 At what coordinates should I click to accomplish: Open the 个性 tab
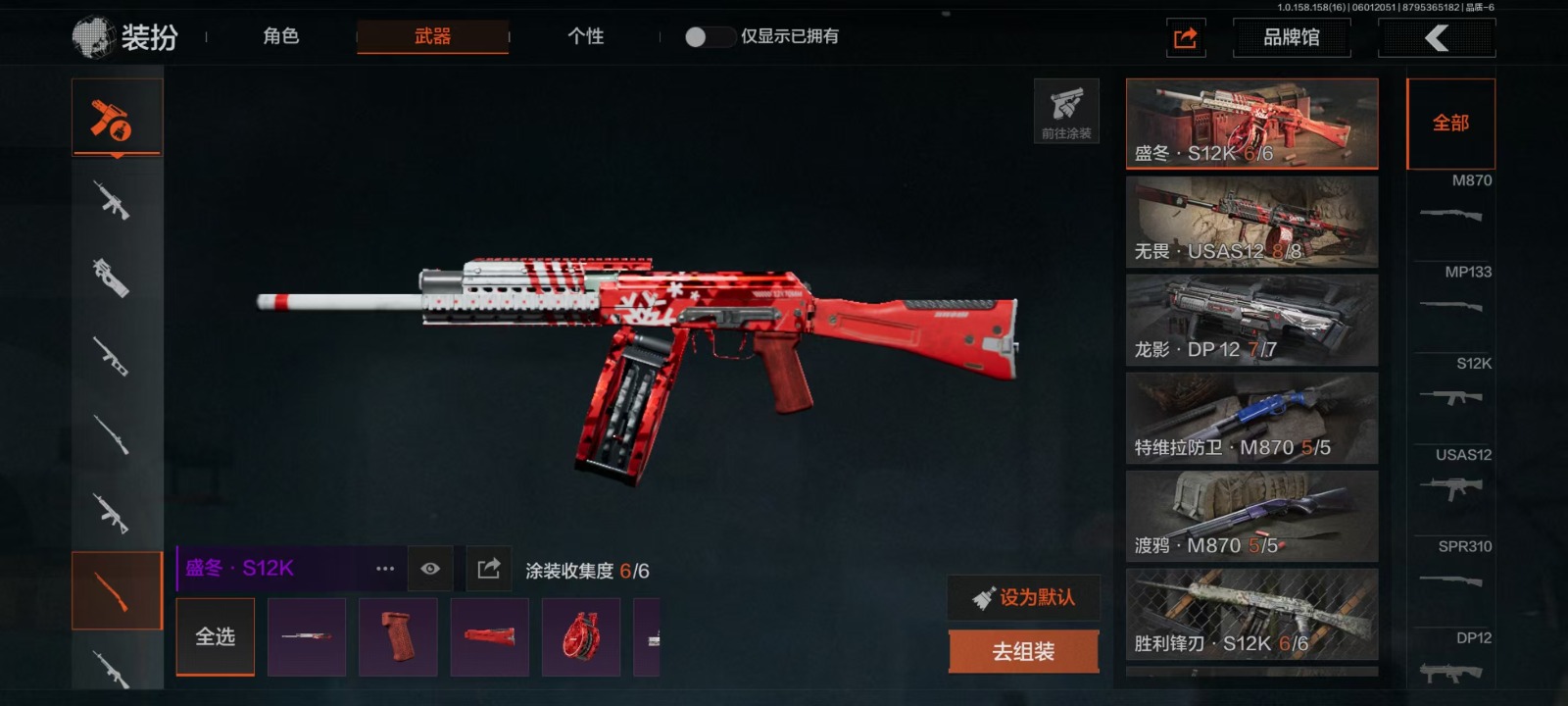[x=585, y=36]
